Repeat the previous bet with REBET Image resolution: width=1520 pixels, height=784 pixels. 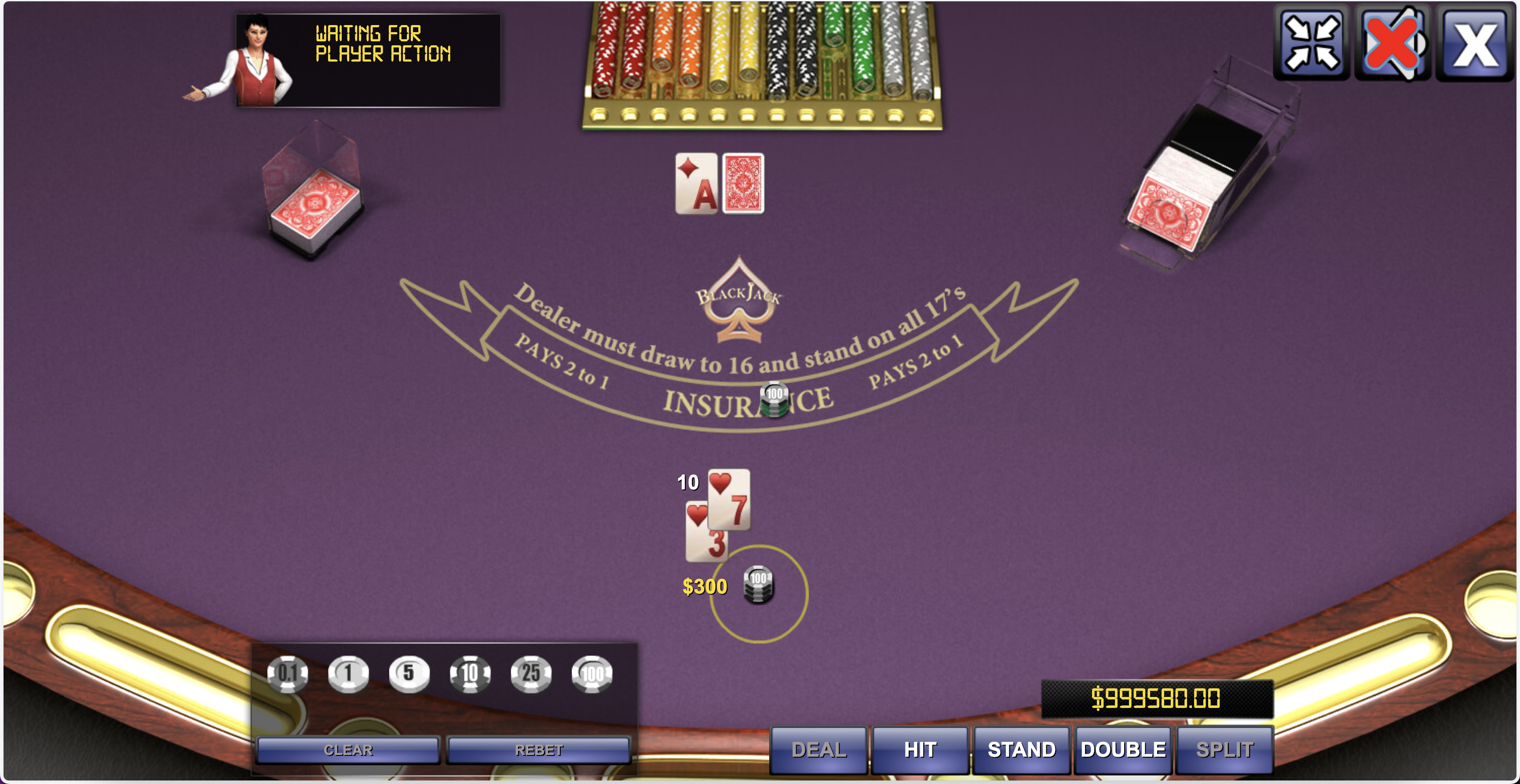tap(539, 750)
